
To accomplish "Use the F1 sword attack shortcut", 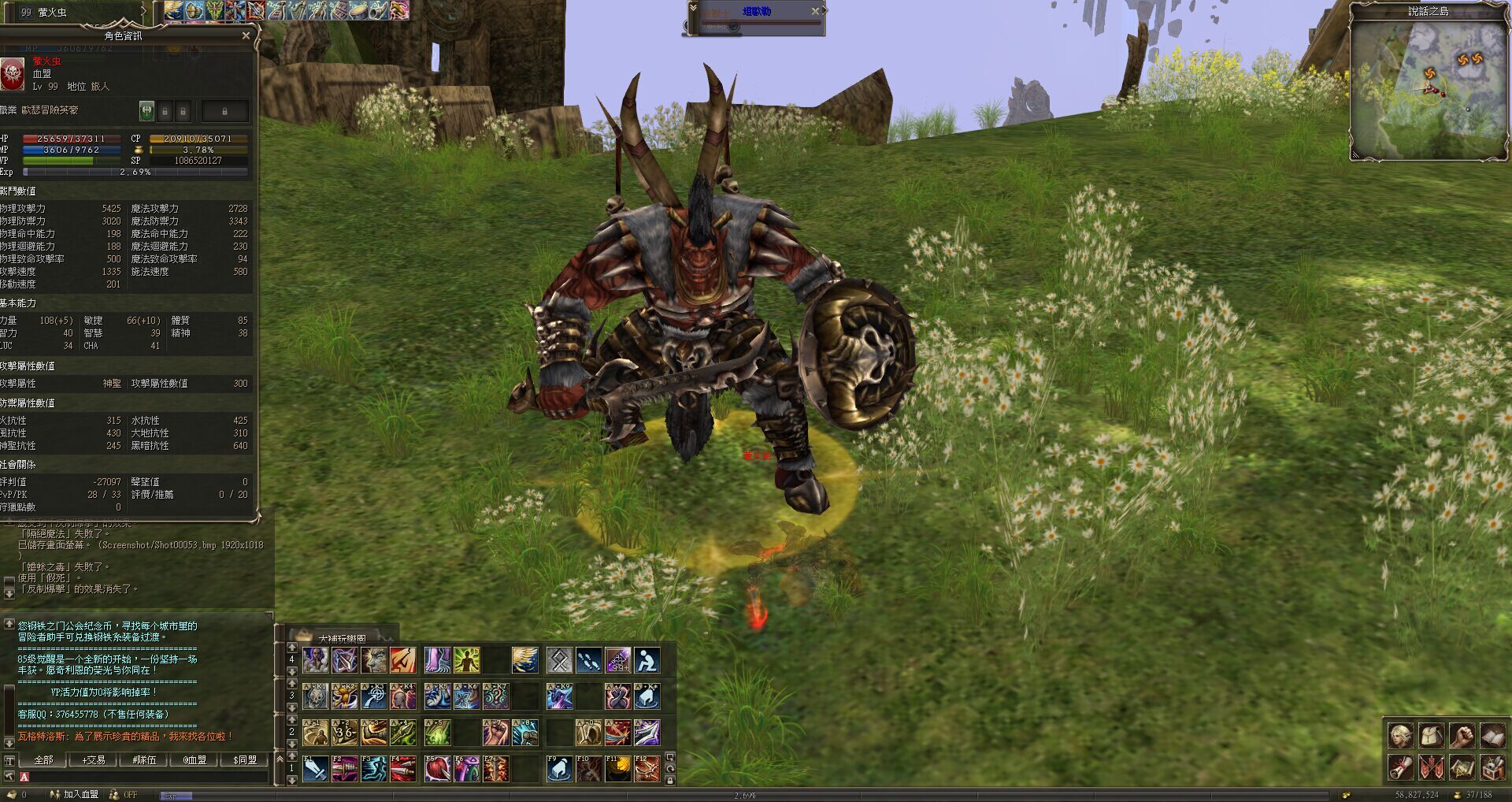I will click(316, 768).
